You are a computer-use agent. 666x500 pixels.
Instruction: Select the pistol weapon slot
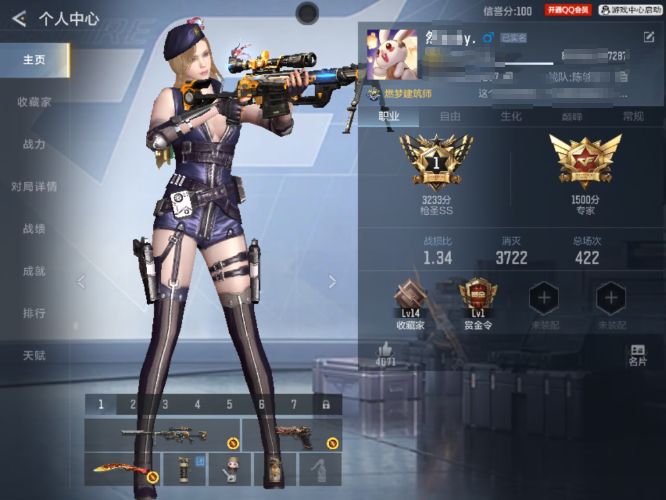pyautogui.click(x=292, y=436)
